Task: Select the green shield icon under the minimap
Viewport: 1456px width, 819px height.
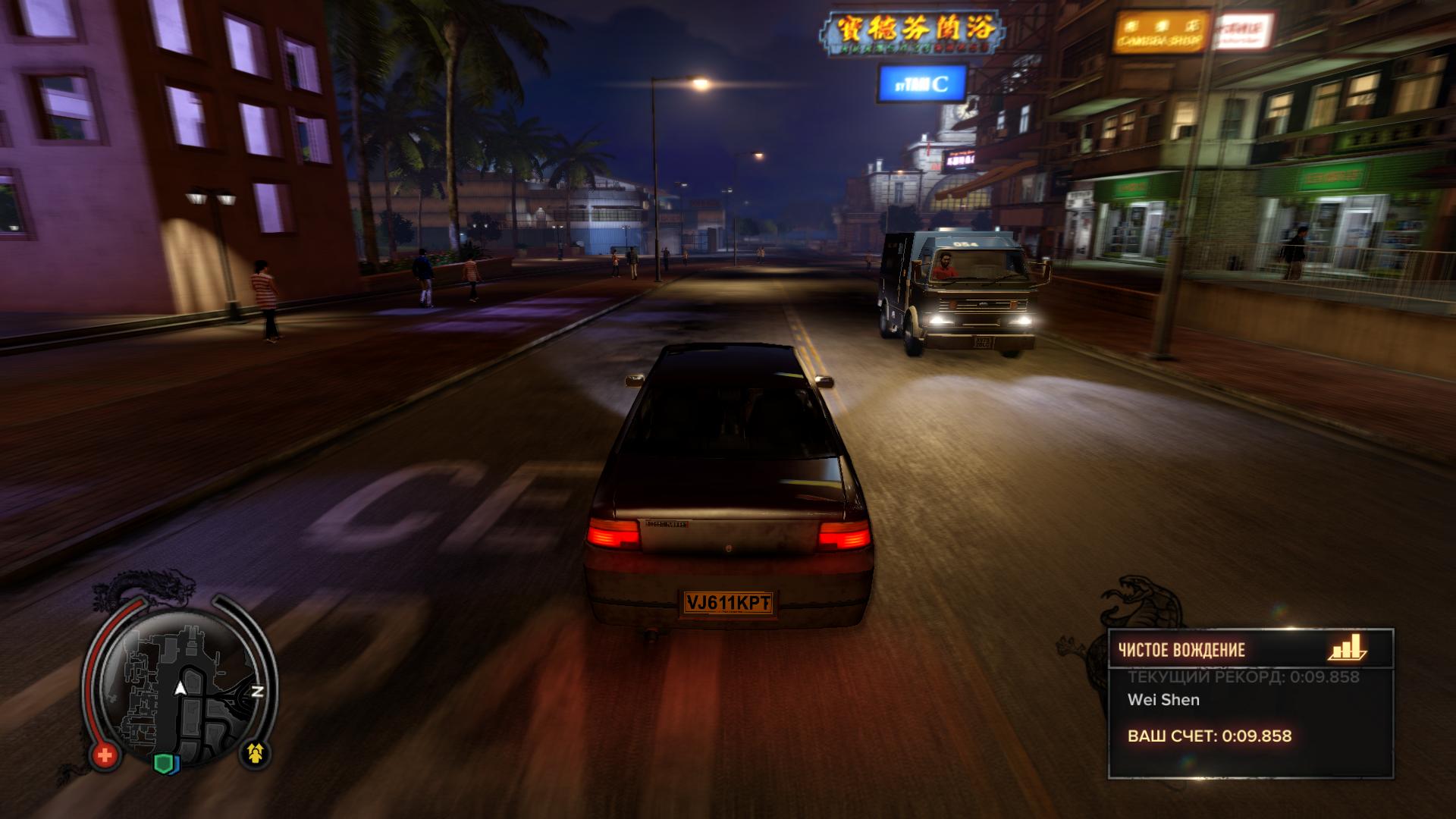Action: [165, 762]
